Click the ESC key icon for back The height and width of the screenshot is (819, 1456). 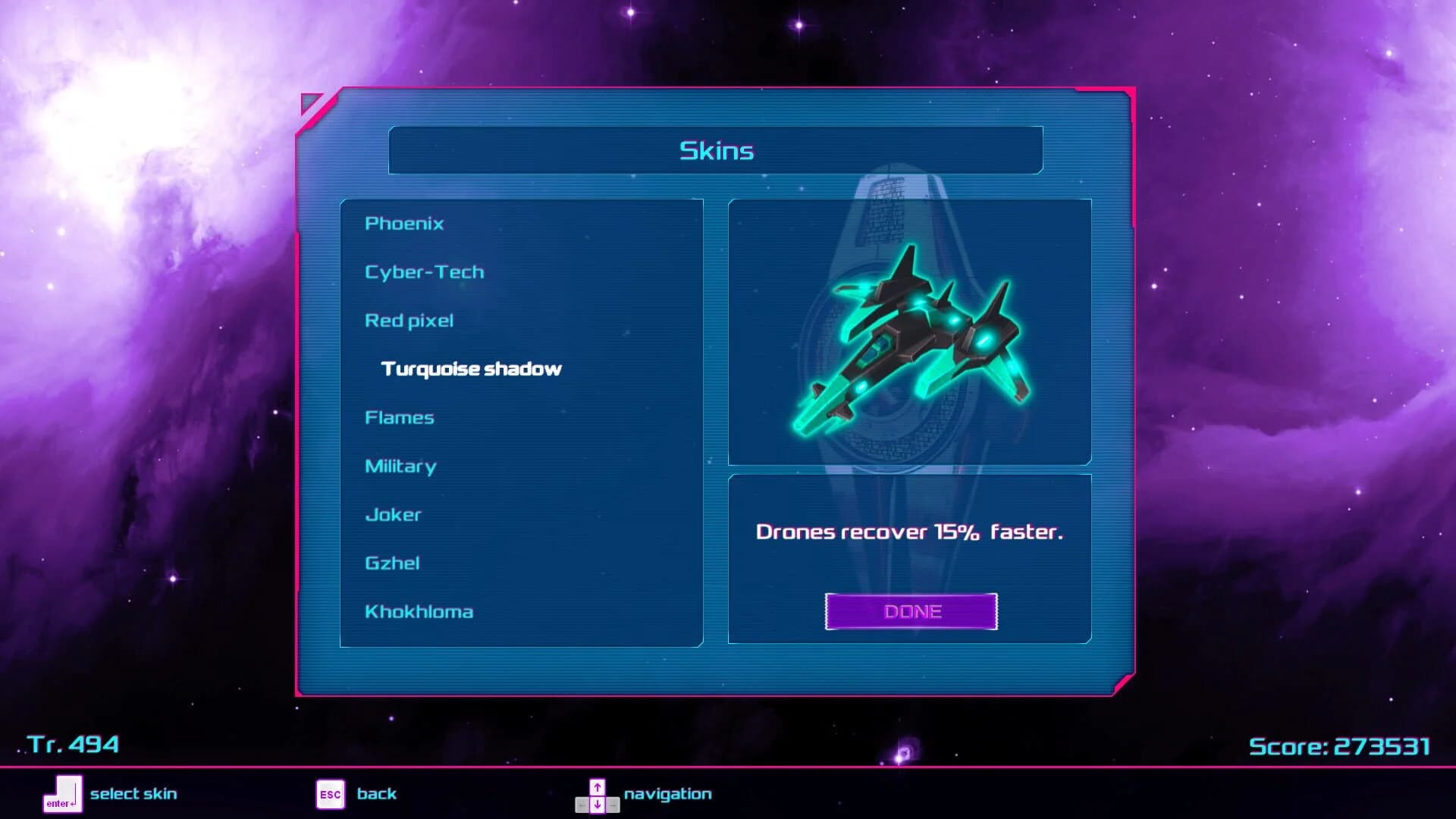pyautogui.click(x=329, y=793)
